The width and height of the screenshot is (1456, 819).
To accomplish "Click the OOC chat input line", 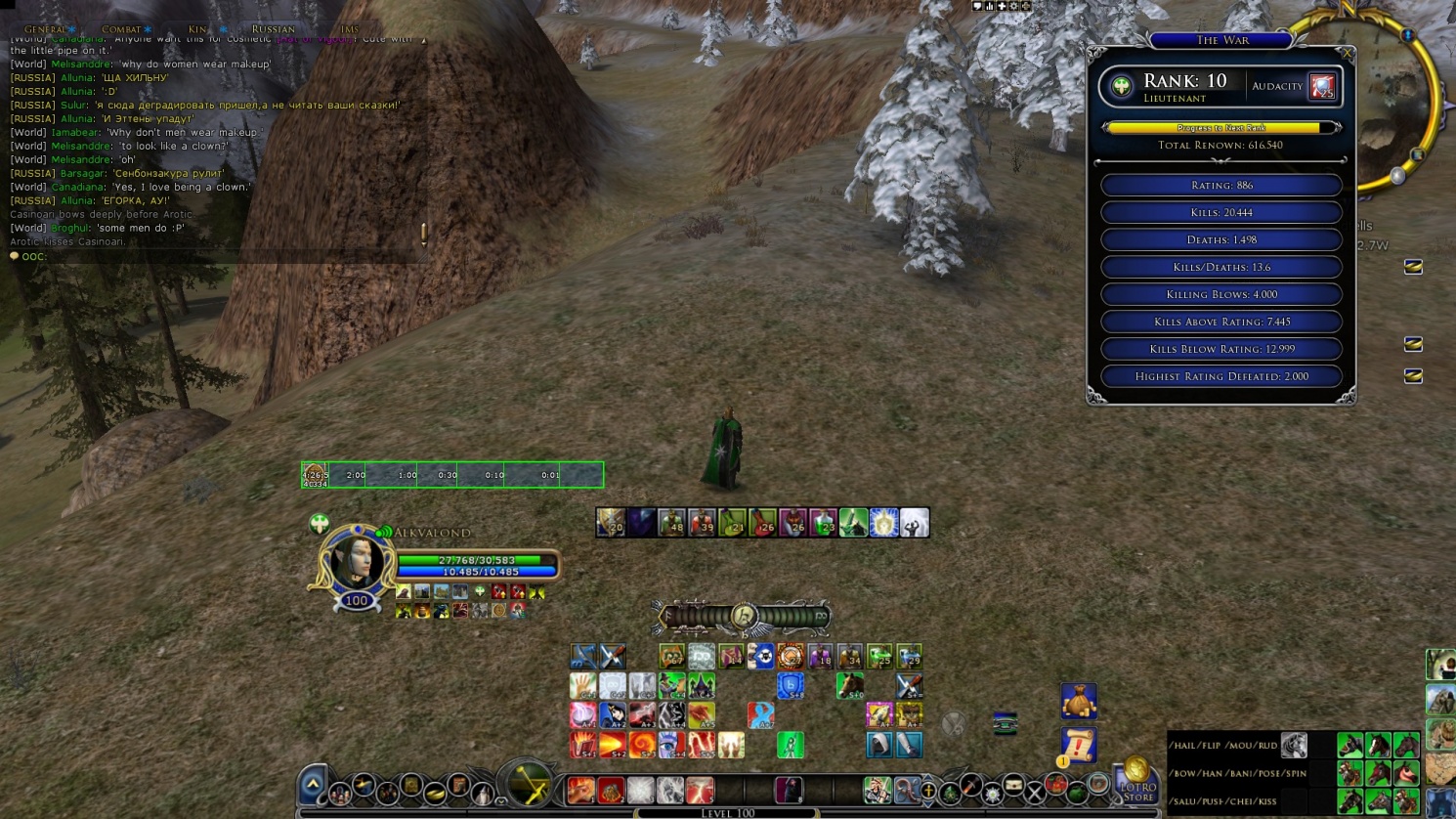I will click(215, 256).
